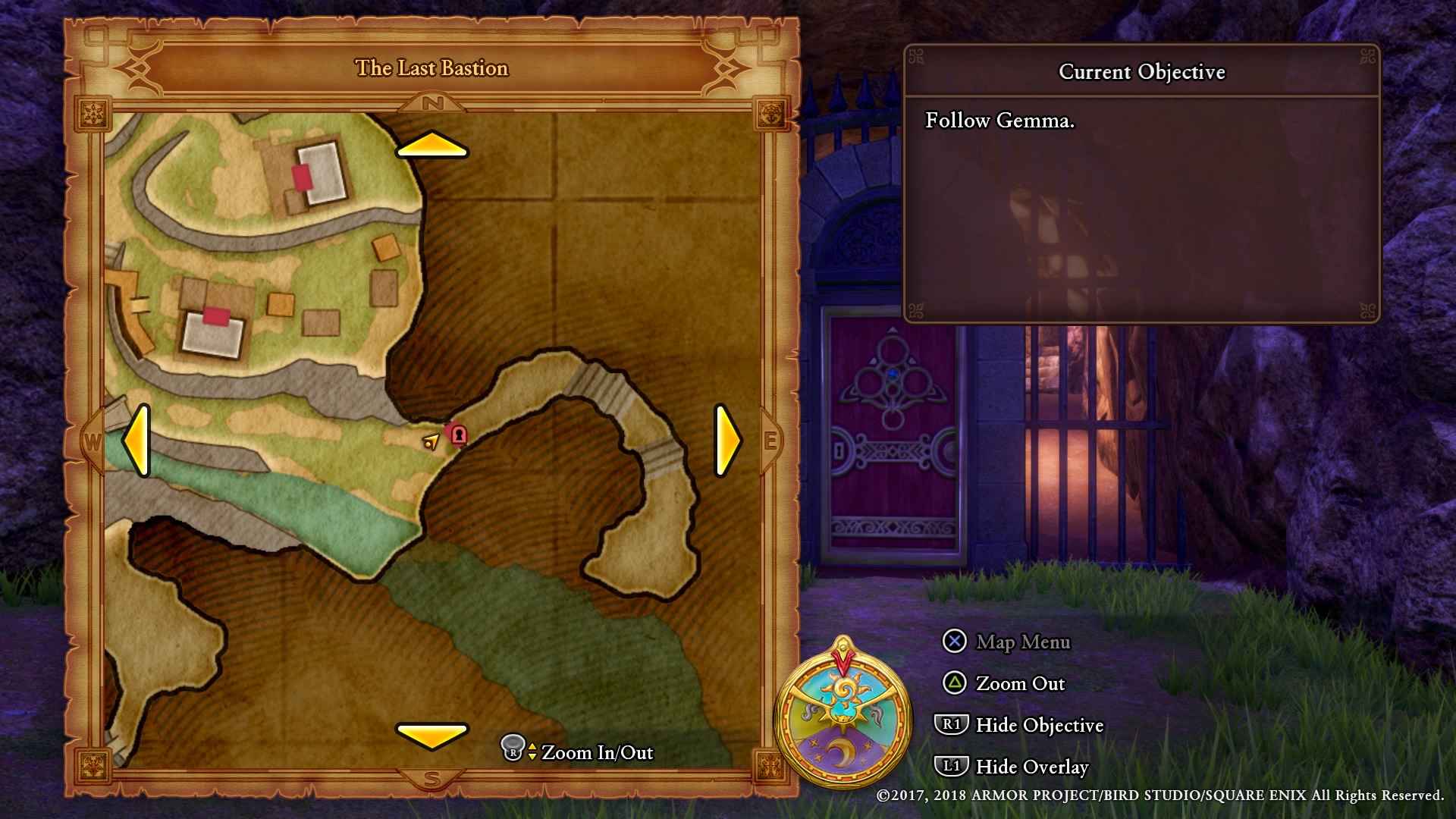Click the X Map Menu button icon

[953, 642]
